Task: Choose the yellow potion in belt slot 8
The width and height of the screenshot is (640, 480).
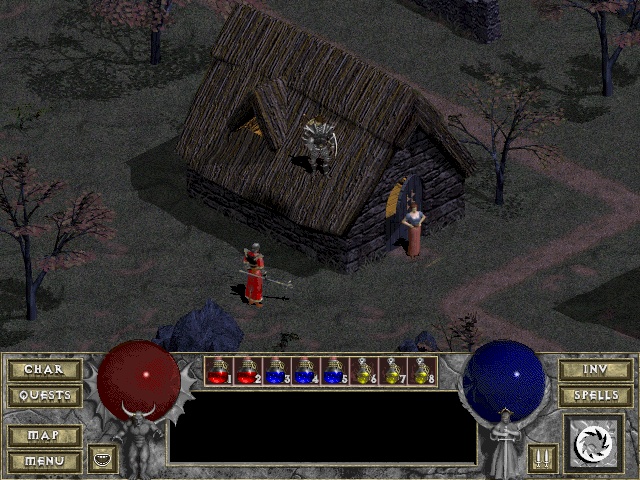Action: [x=422, y=371]
